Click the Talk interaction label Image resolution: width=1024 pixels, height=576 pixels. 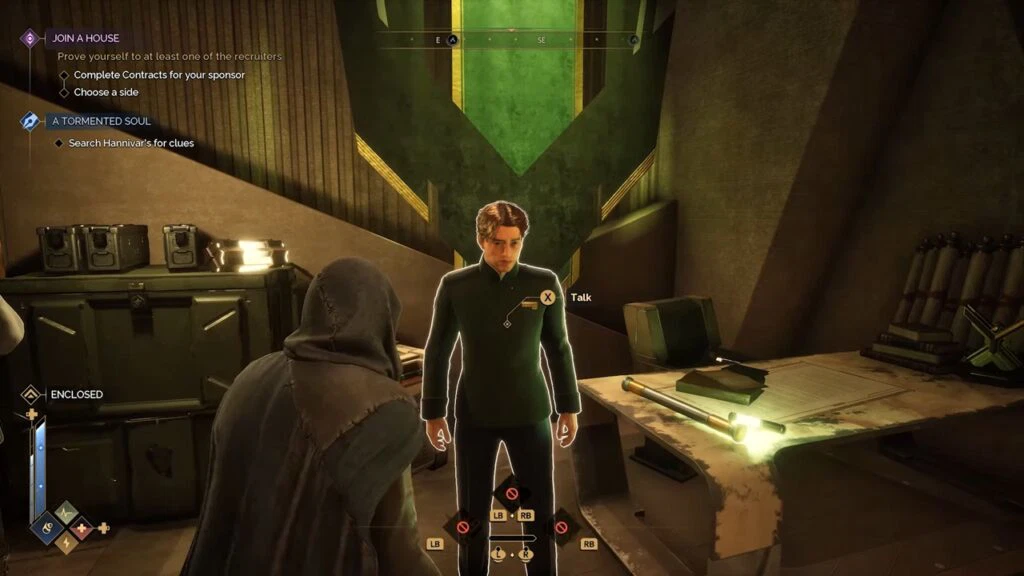[x=581, y=297]
